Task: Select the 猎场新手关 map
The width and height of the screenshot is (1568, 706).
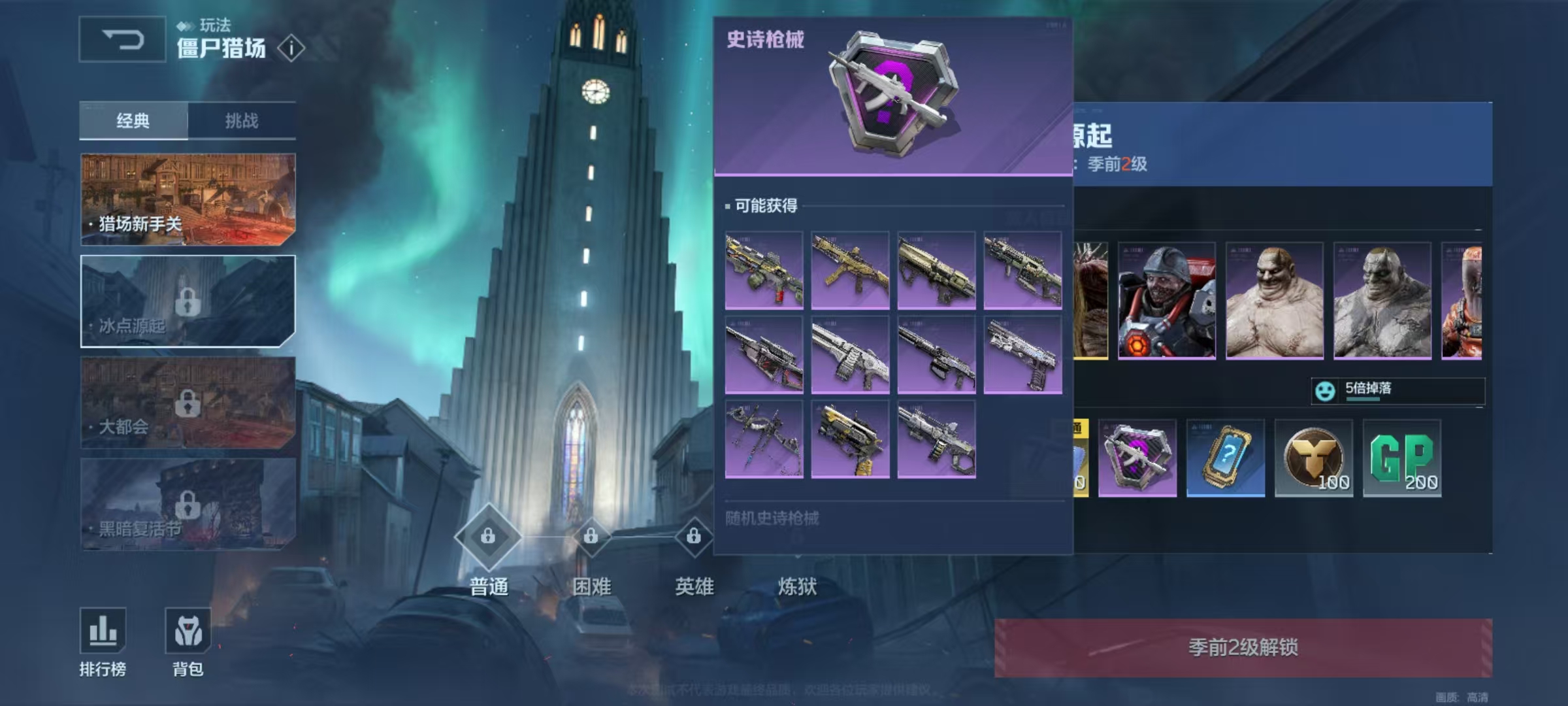Action: pyautogui.click(x=188, y=199)
